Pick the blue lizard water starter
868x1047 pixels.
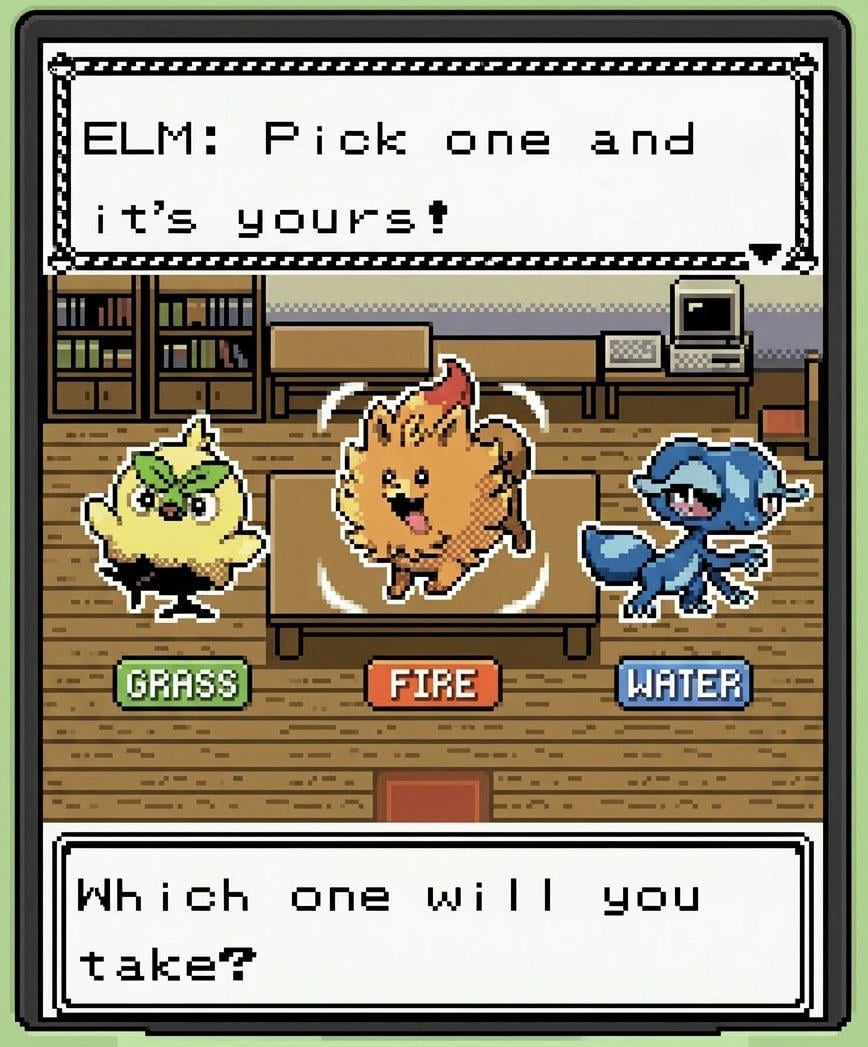690,530
